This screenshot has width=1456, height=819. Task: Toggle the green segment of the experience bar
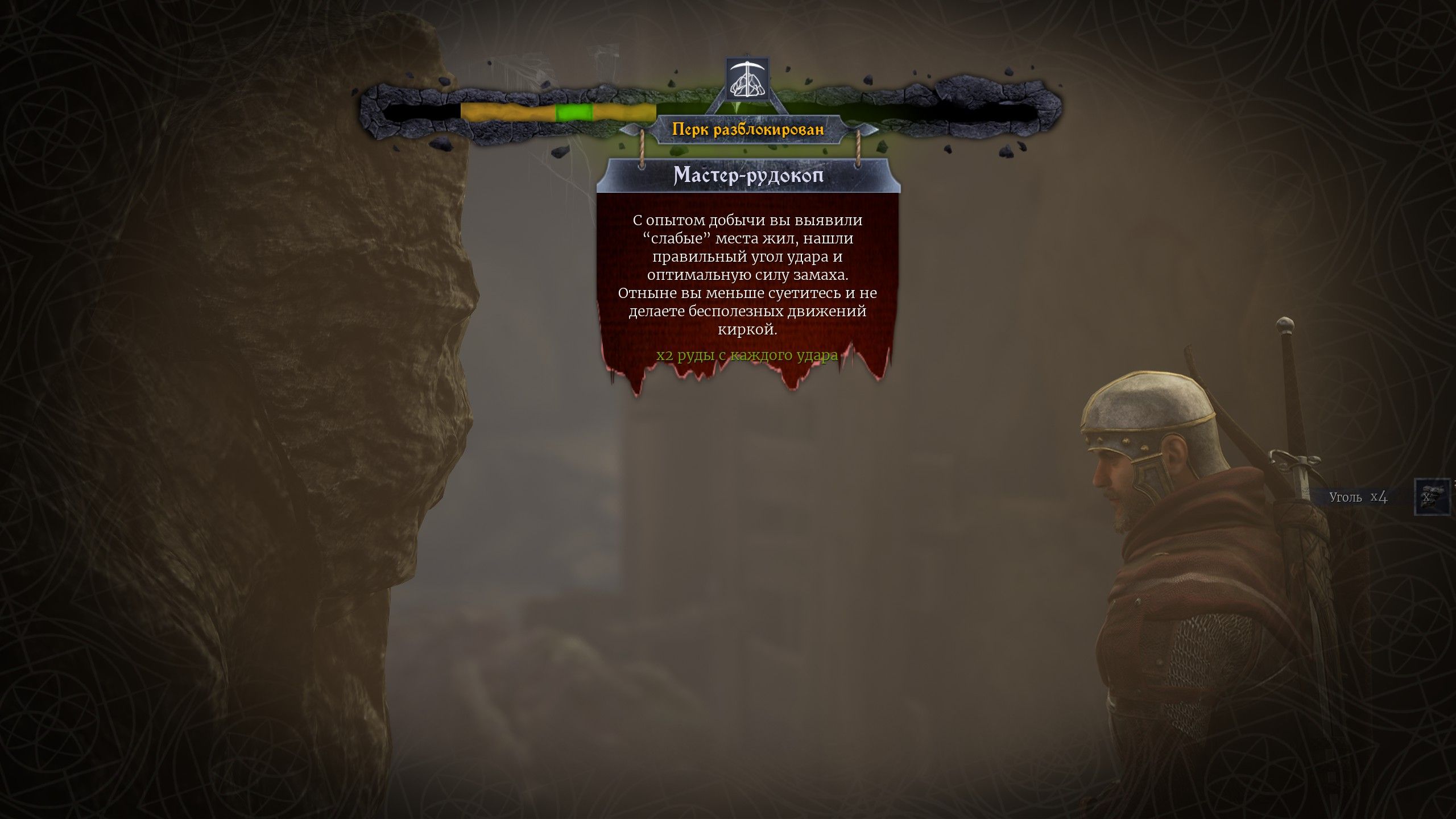coord(574,111)
